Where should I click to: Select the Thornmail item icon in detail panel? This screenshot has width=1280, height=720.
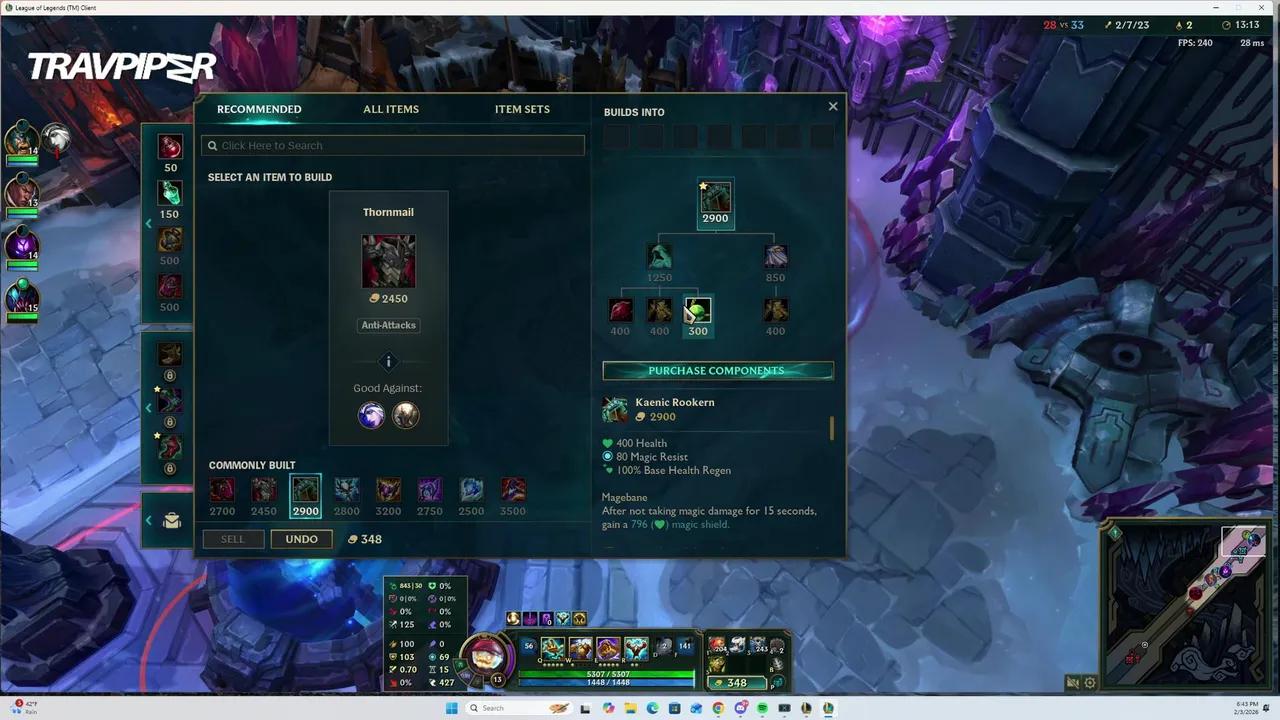388,260
